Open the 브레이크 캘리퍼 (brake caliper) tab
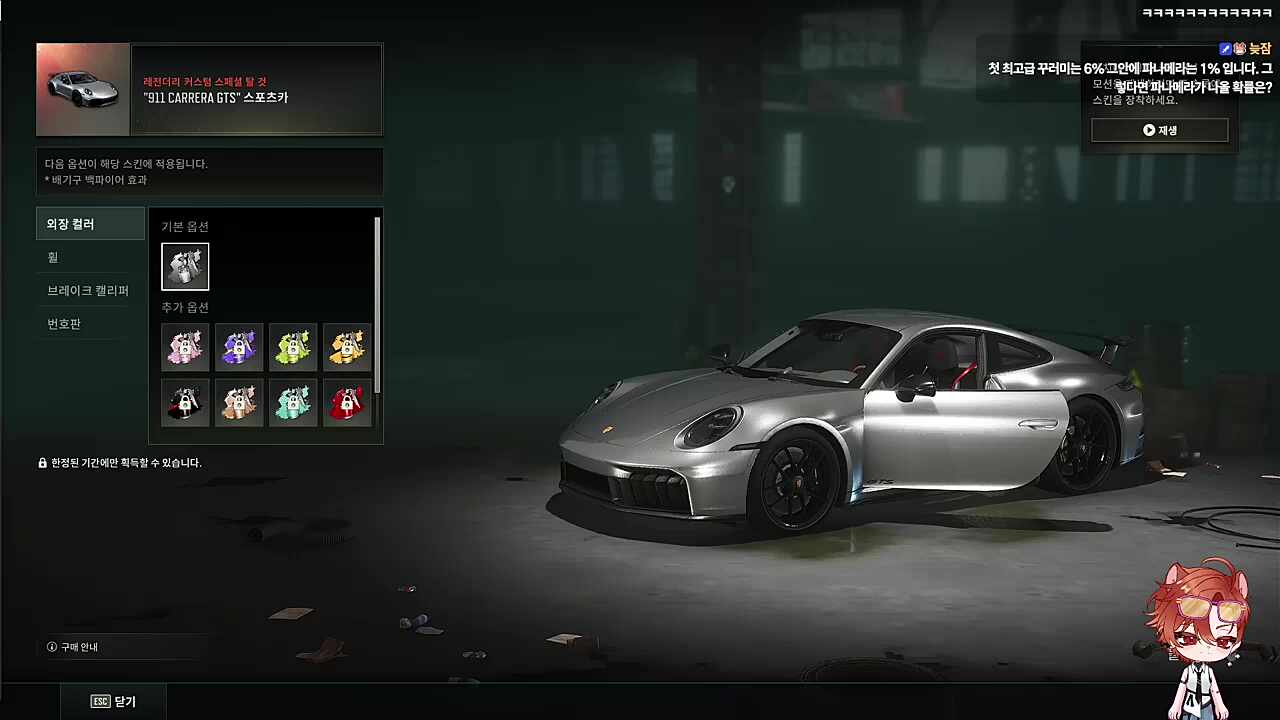The image size is (1280, 720). [x=90, y=291]
